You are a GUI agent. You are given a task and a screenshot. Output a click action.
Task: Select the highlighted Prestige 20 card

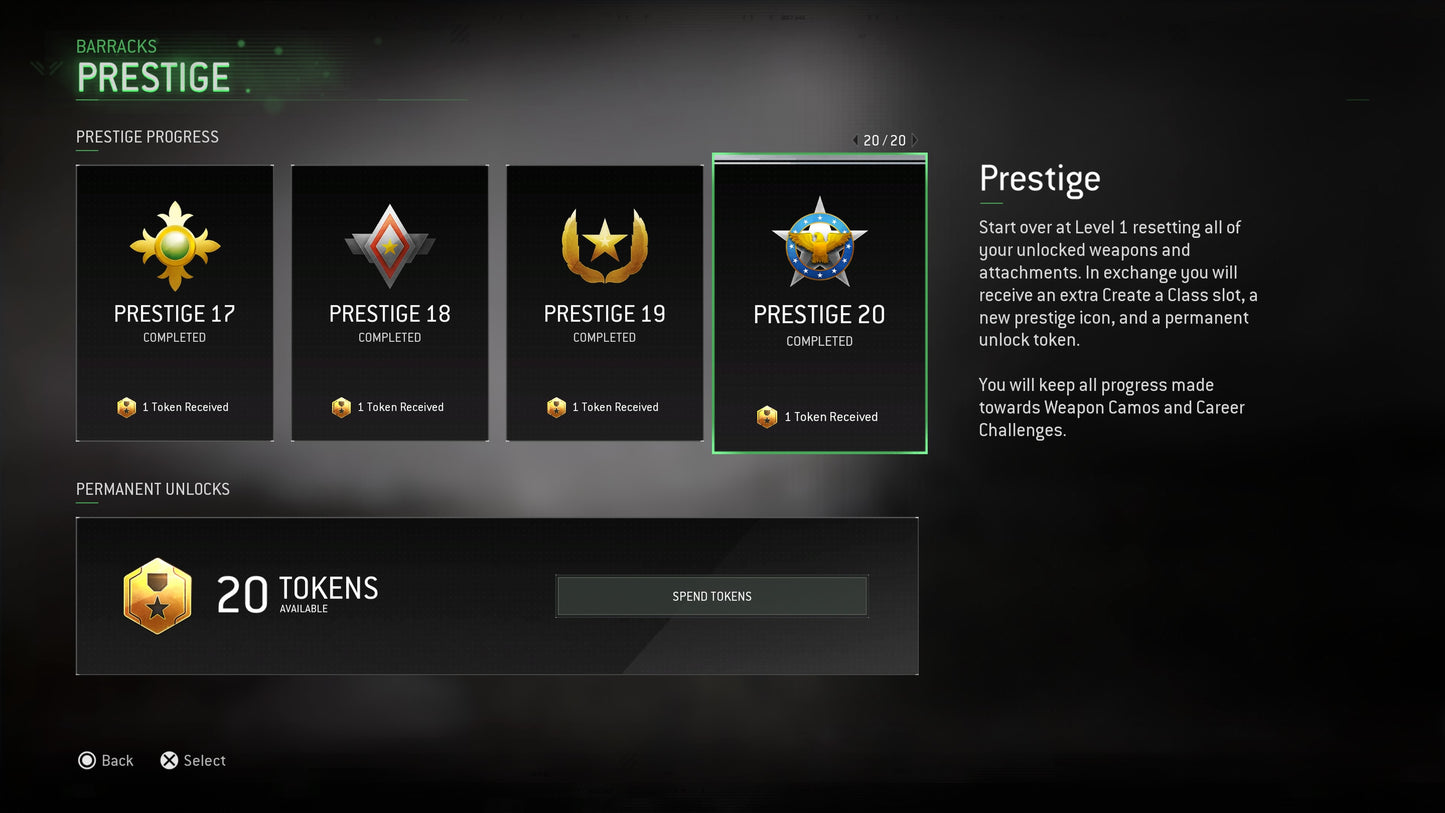coord(819,303)
